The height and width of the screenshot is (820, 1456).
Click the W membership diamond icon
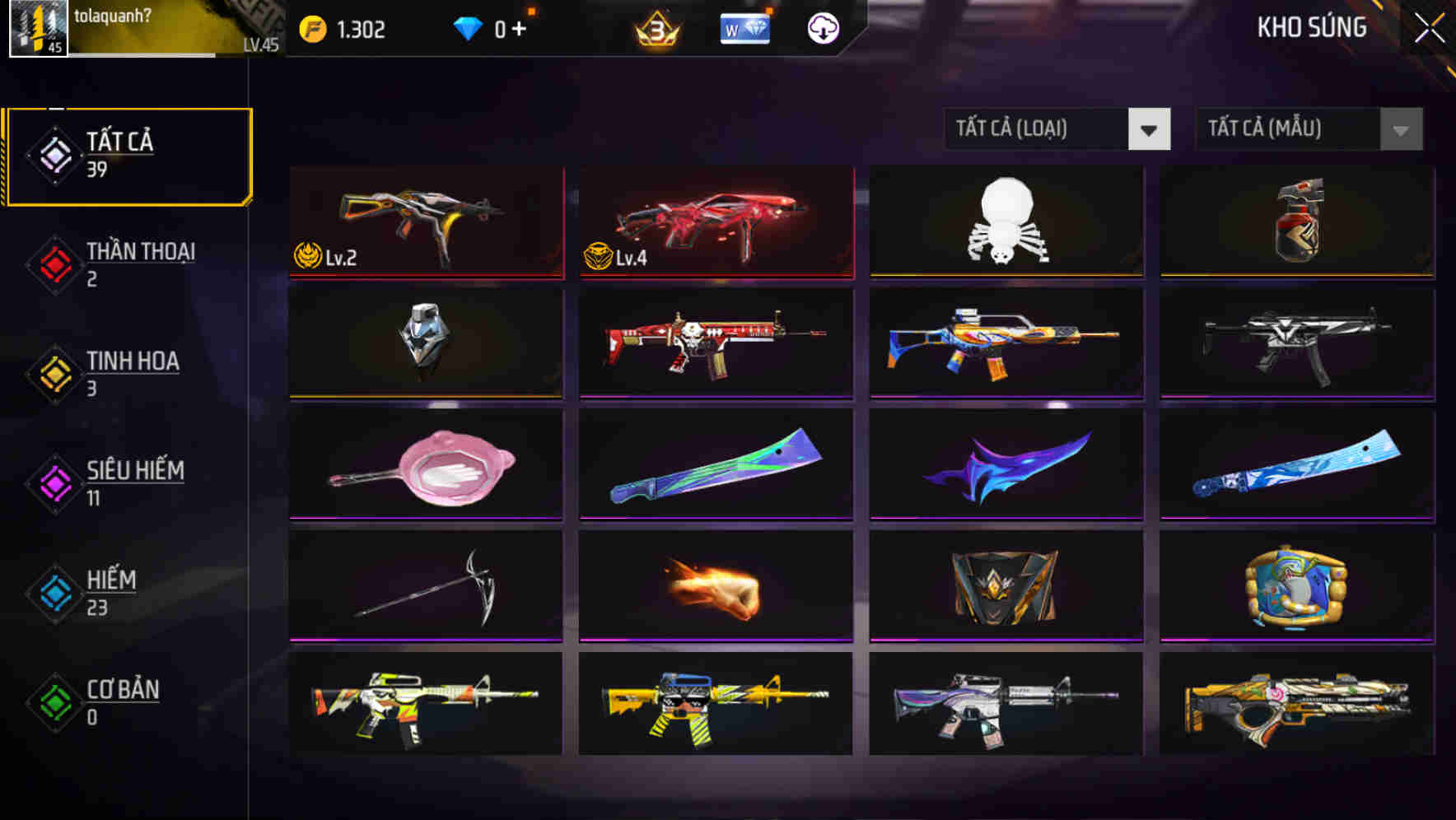(x=744, y=27)
